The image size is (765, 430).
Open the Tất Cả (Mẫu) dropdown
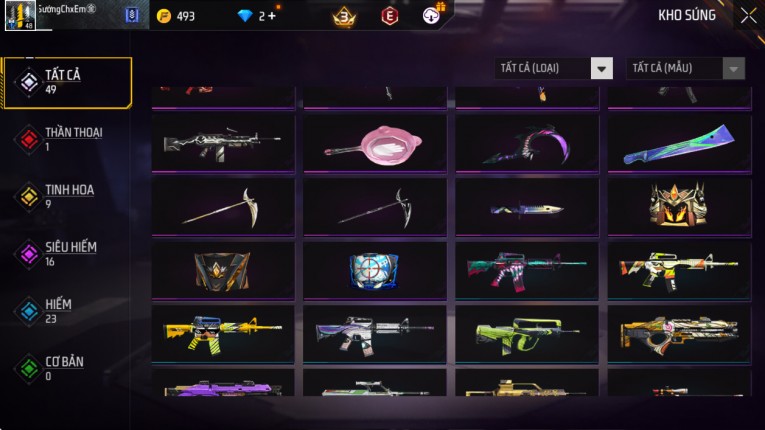coord(685,68)
